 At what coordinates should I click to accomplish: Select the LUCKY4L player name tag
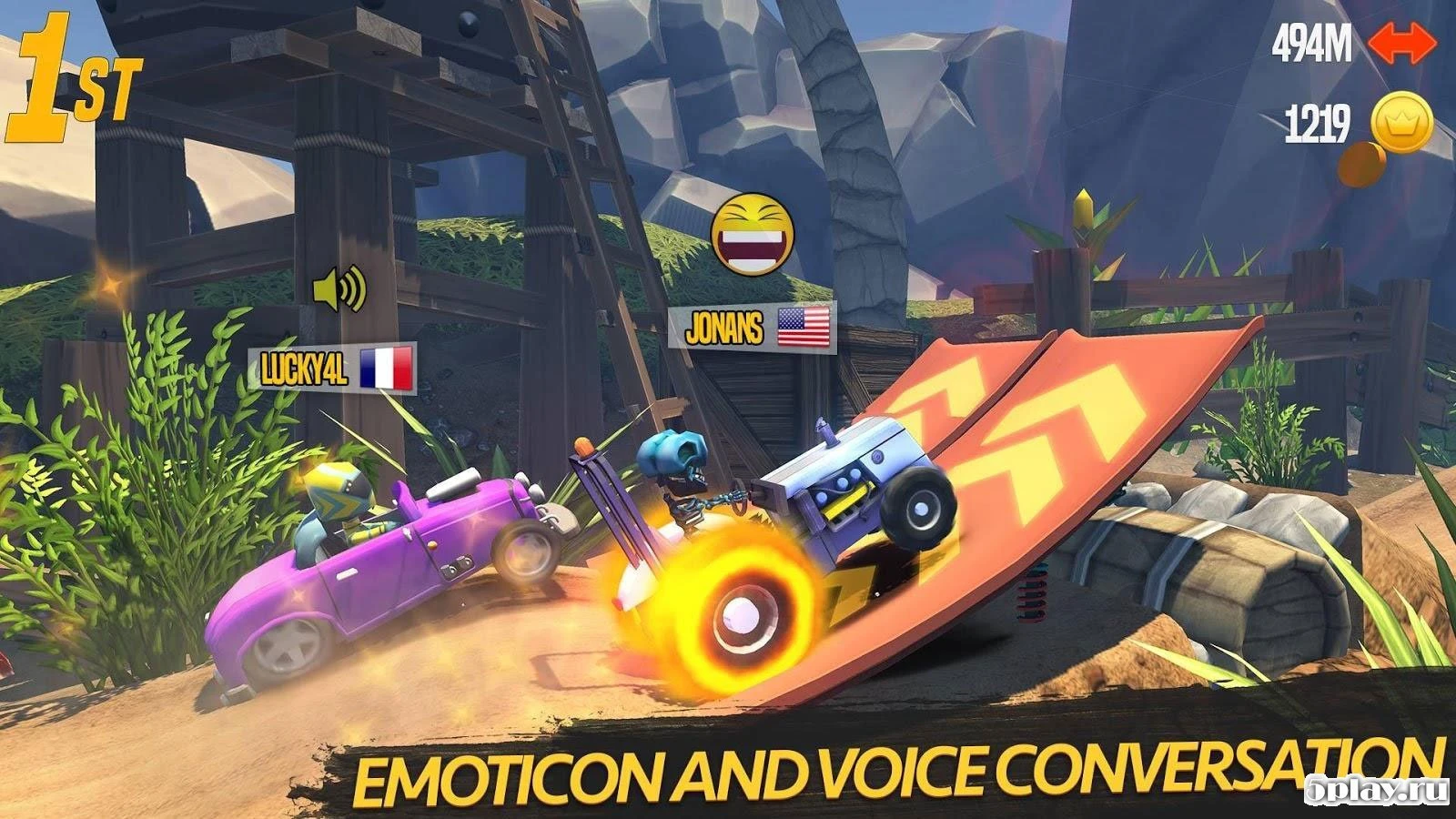point(300,369)
